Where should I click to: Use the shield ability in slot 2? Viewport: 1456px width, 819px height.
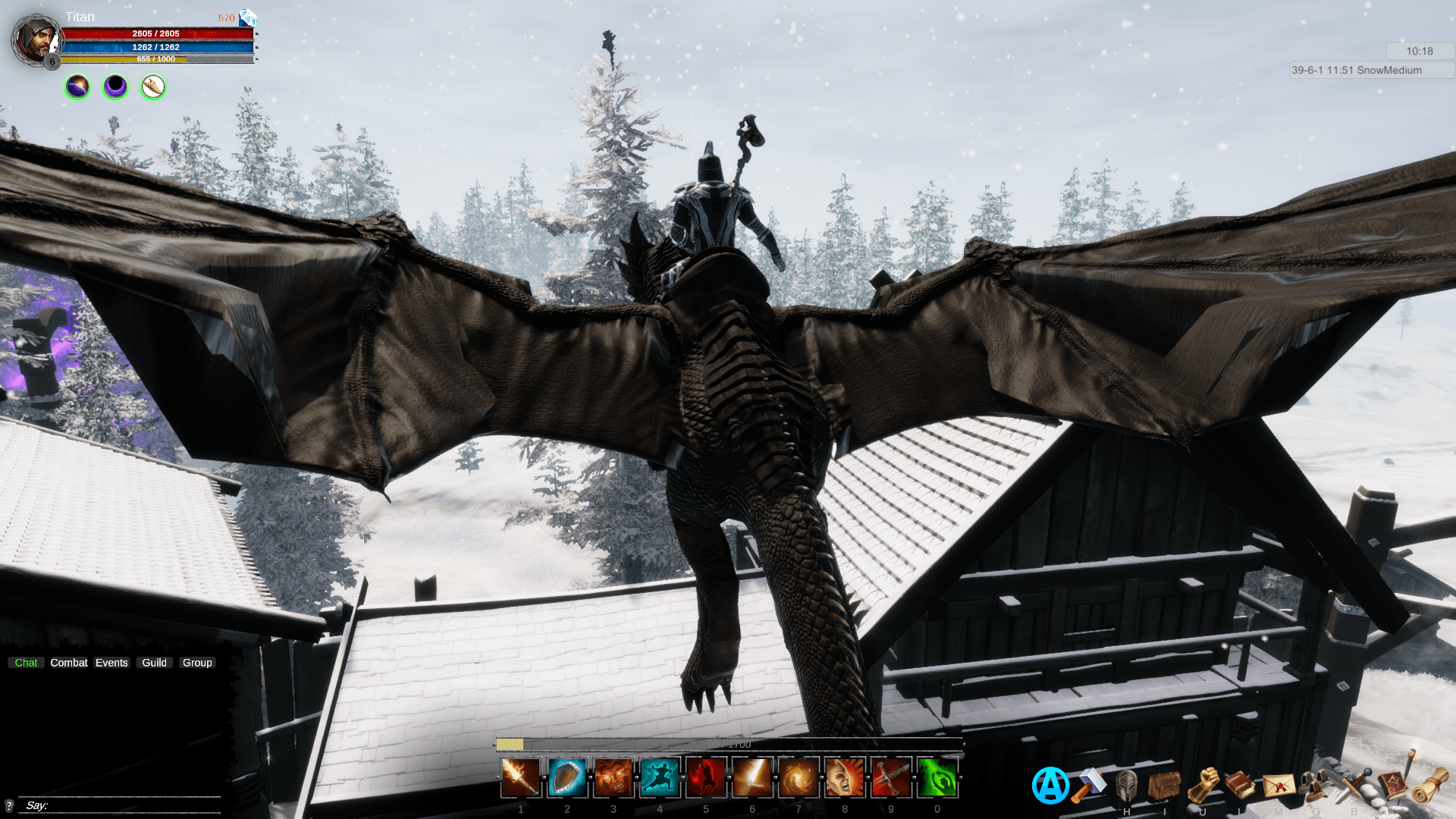coord(567,778)
